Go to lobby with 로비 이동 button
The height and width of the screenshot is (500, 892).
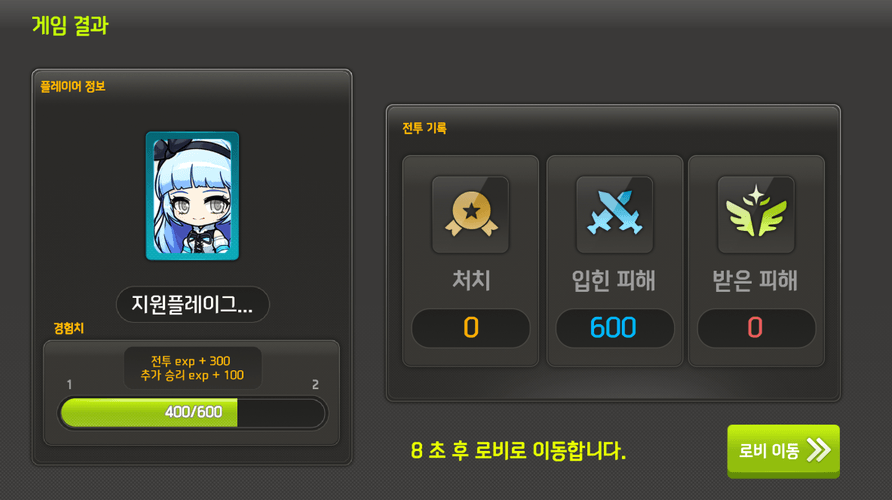pyautogui.click(x=783, y=451)
